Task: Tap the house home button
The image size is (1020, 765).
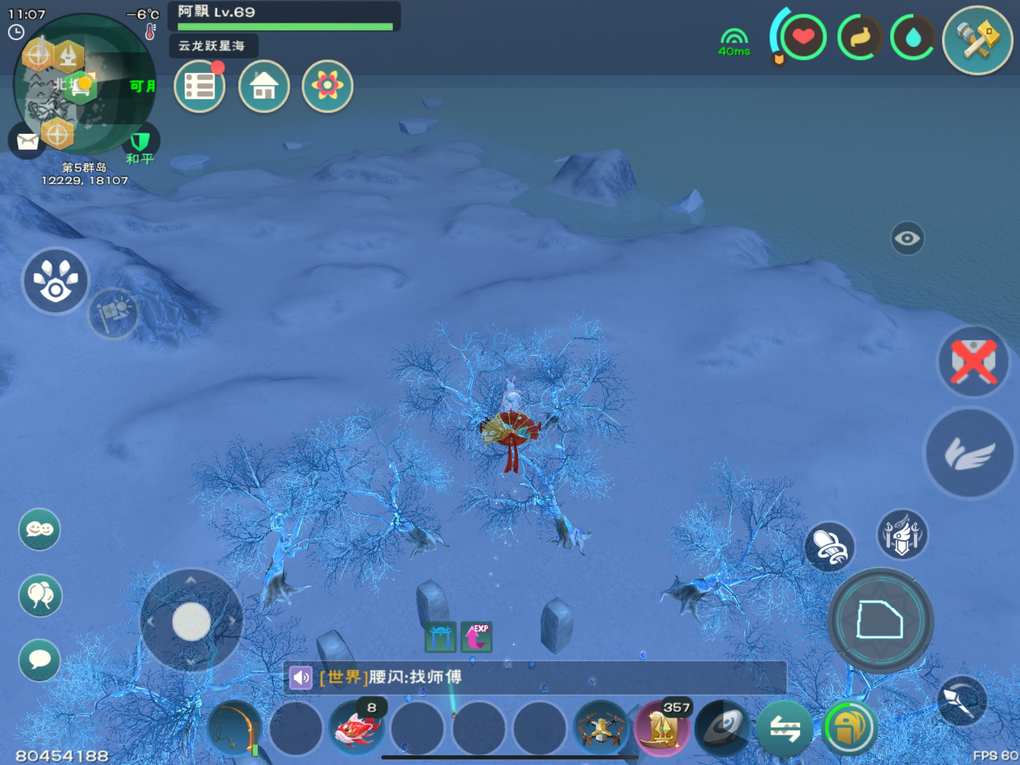Action: pos(264,86)
